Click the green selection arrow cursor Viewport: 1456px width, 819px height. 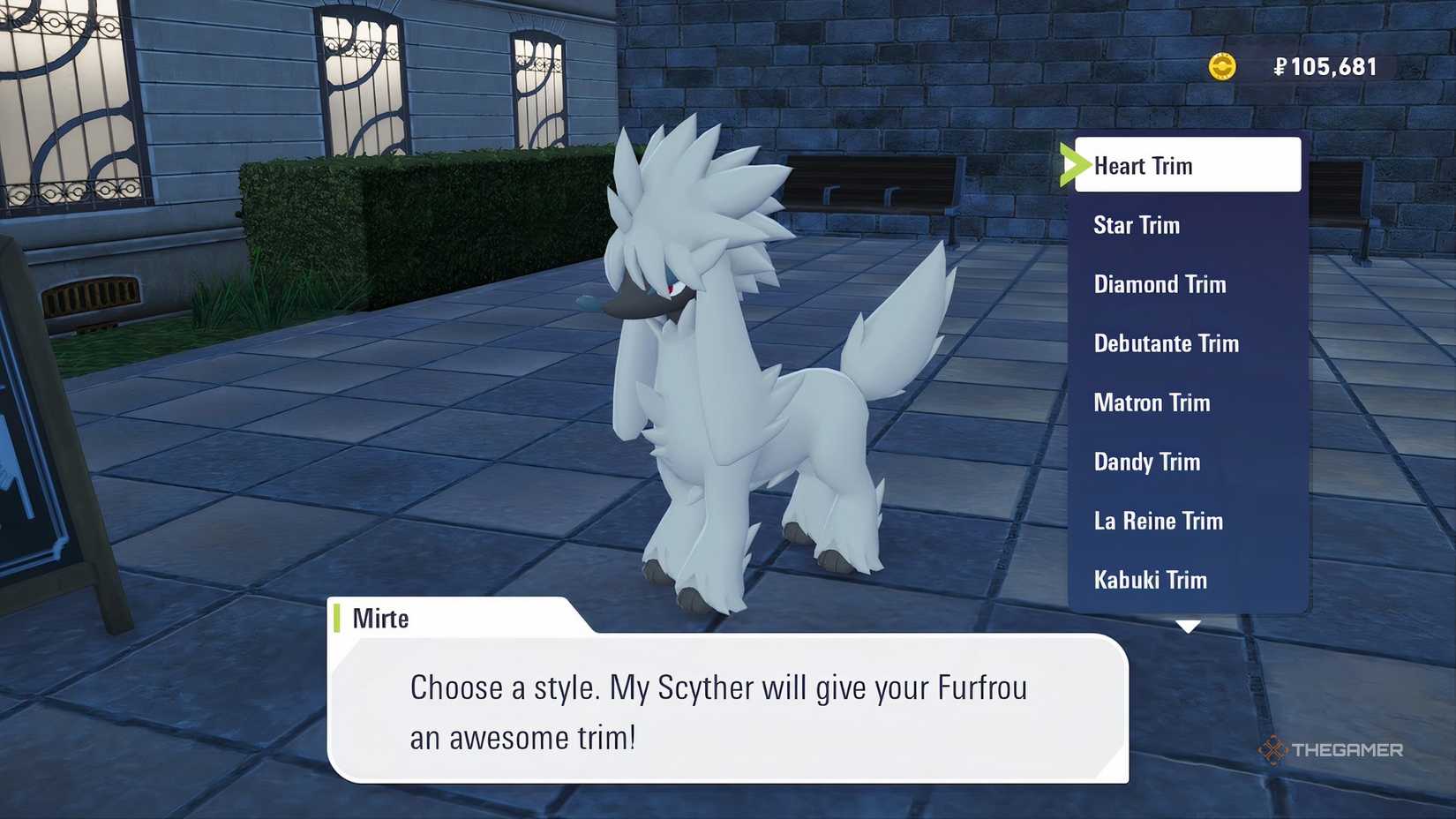coord(1075,164)
